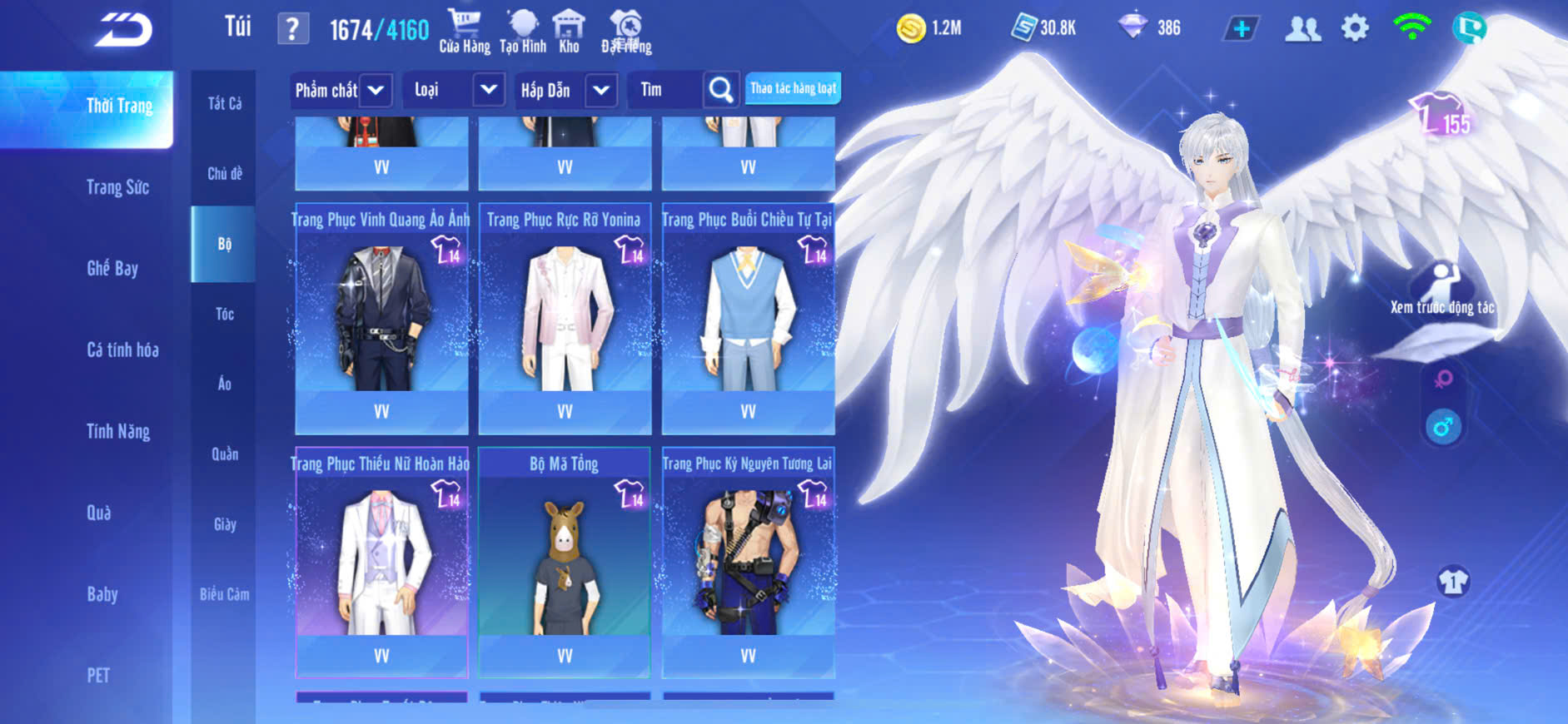Select the Tóc hair category
The height and width of the screenshot is (724, 1568).
tap(224, 314)
